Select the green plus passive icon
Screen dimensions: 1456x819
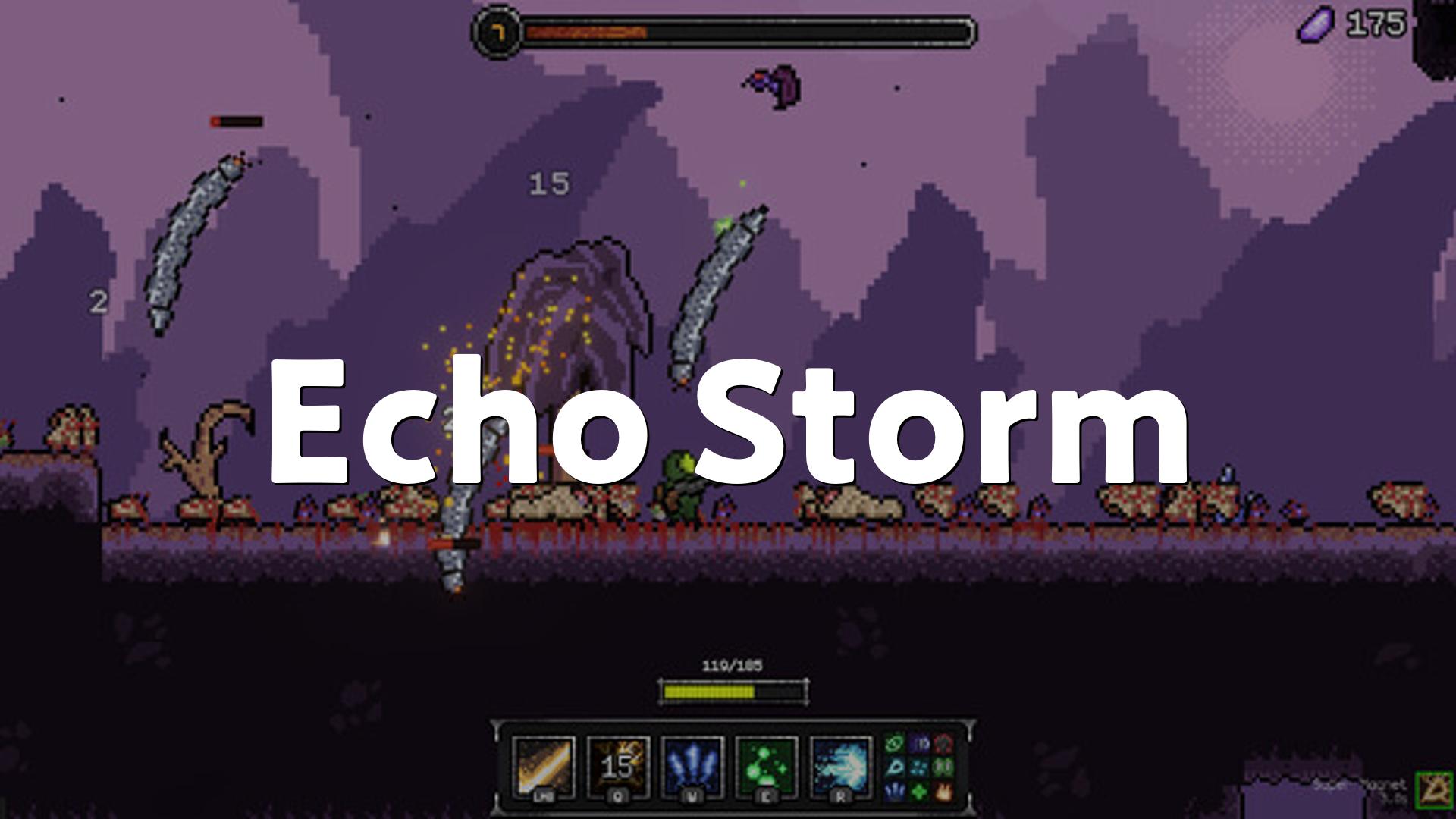click(x=918, y=792)
